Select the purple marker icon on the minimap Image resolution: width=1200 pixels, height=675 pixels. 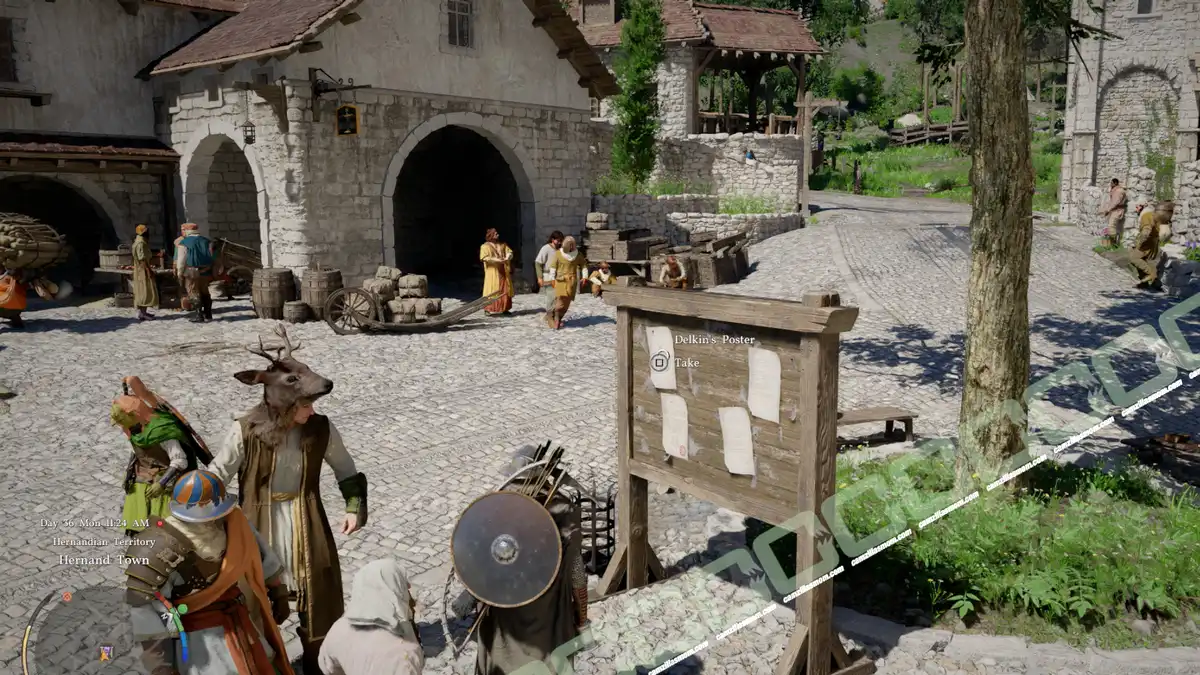105,653
